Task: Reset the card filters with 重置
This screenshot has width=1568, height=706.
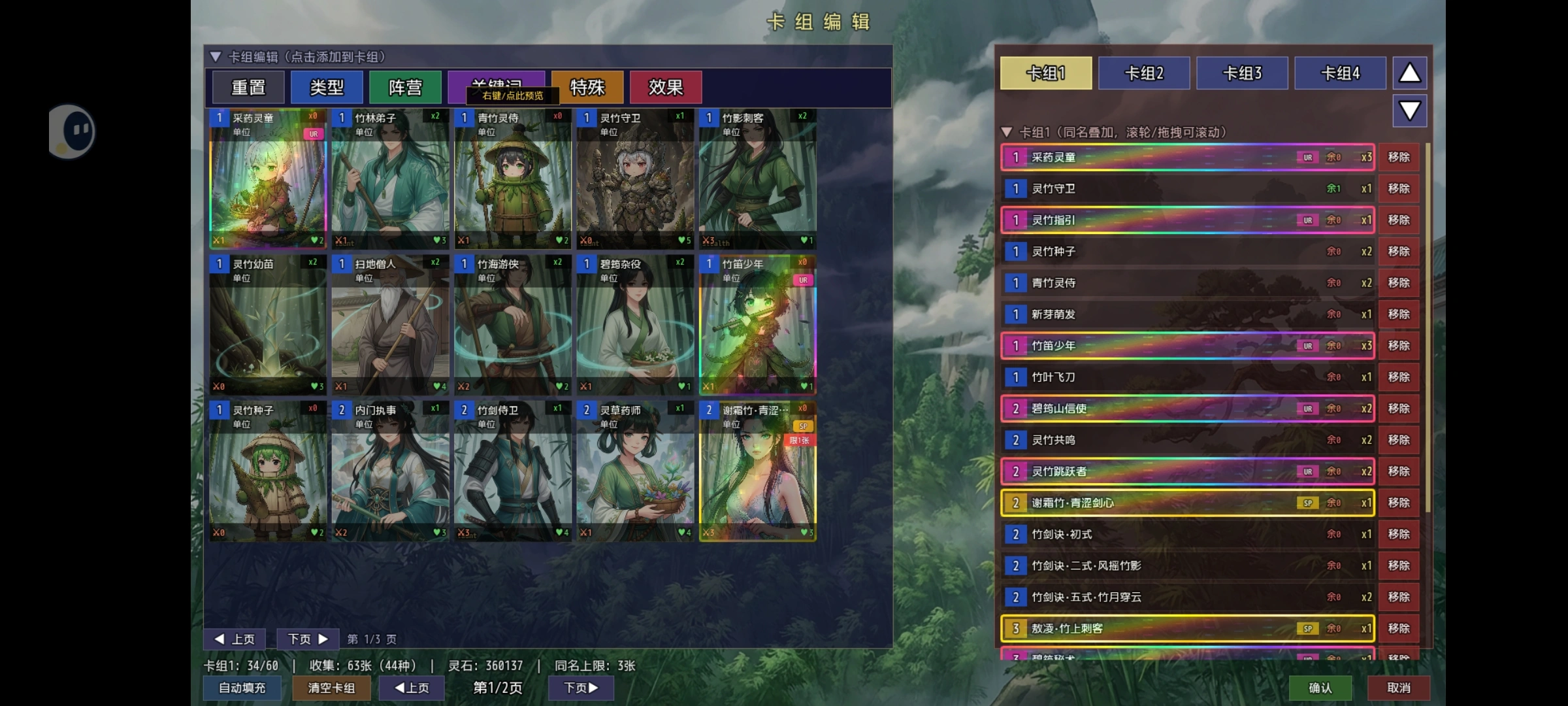Action: (248, 87)
